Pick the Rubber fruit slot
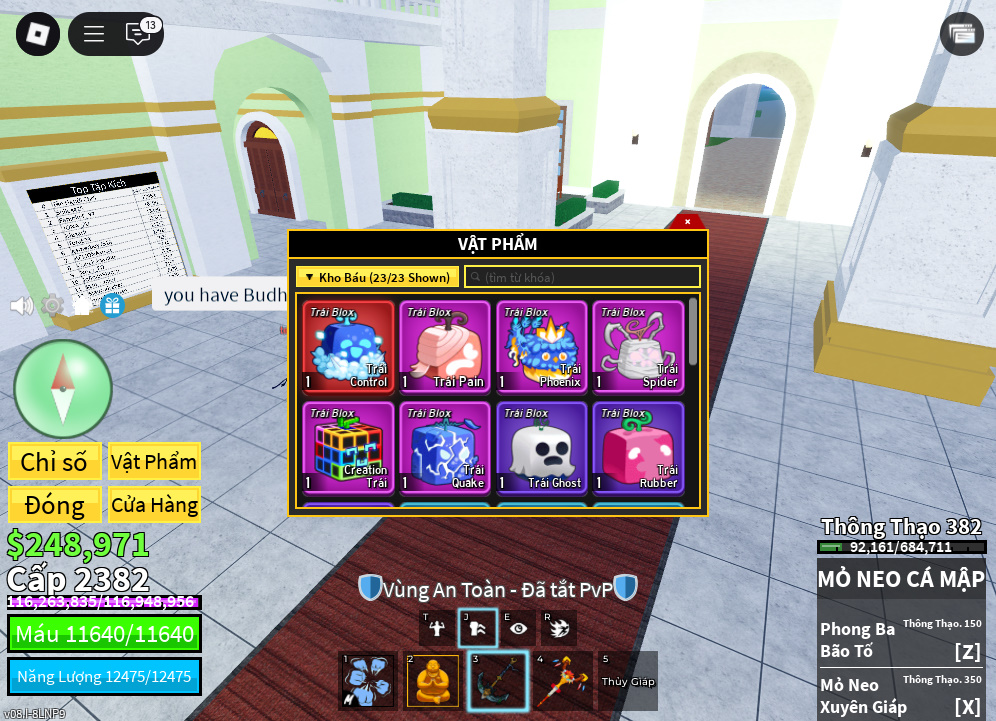This screenshot has width=996, height=721. 638,447
